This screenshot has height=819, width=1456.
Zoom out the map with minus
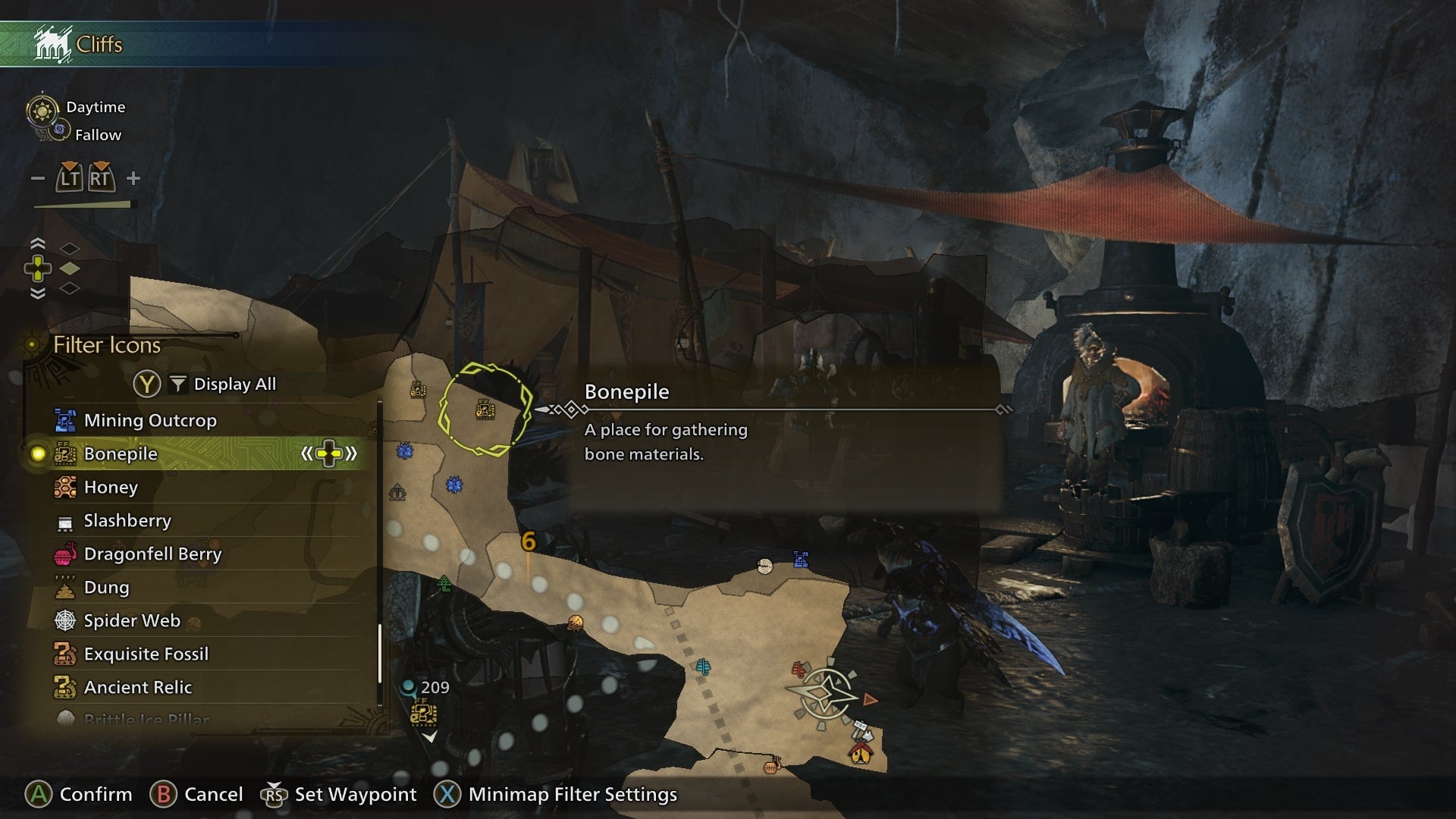(x=38, y=178)
